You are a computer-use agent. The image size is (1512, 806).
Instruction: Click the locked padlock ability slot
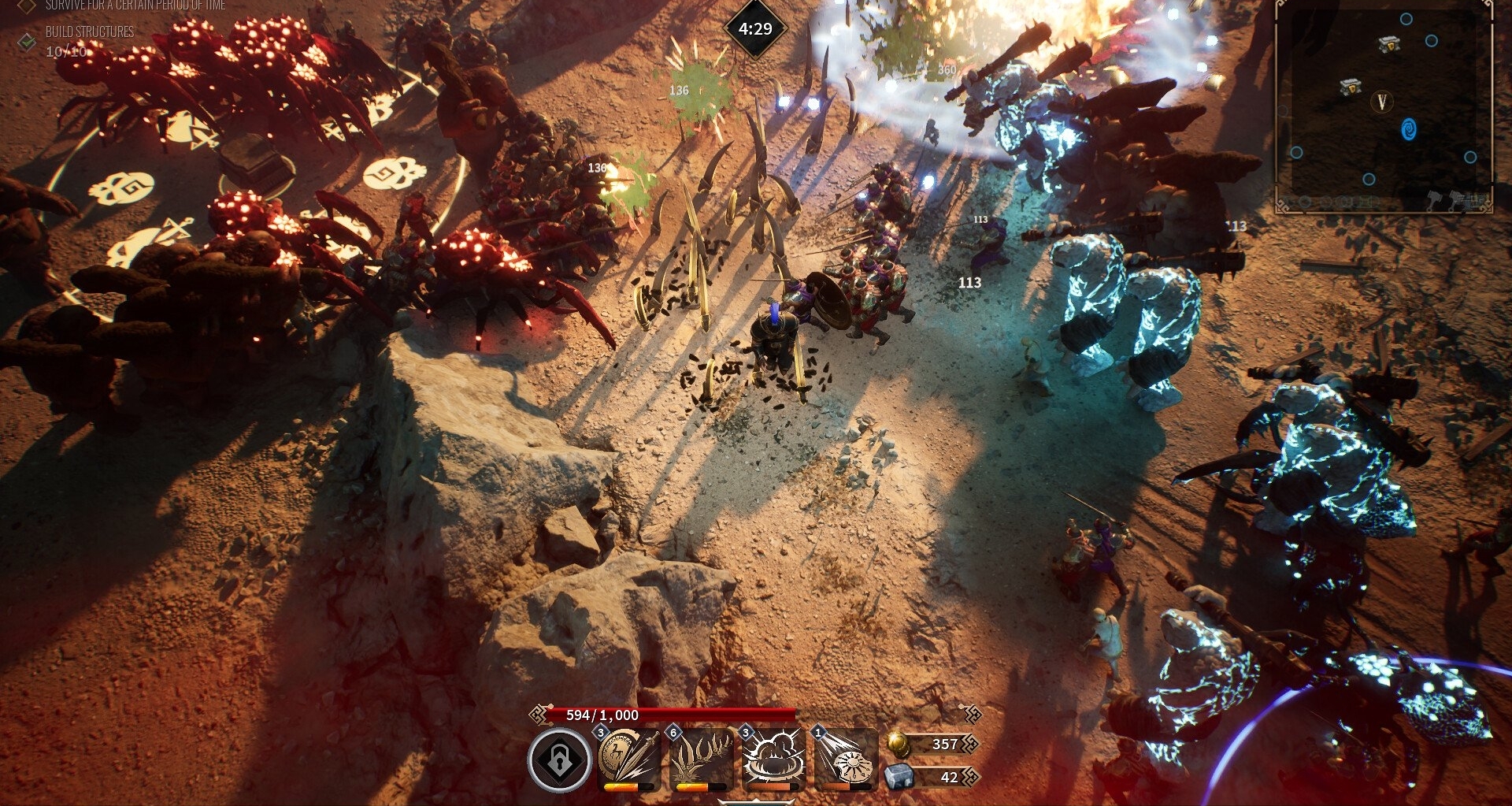tap(559, 760)
